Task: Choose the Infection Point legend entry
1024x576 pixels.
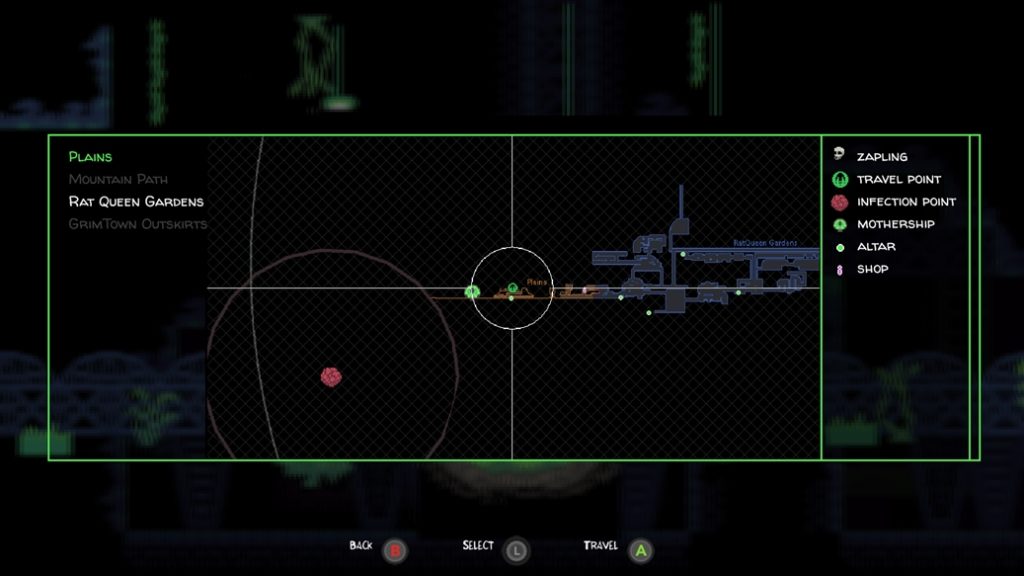Action: point(905,202)
